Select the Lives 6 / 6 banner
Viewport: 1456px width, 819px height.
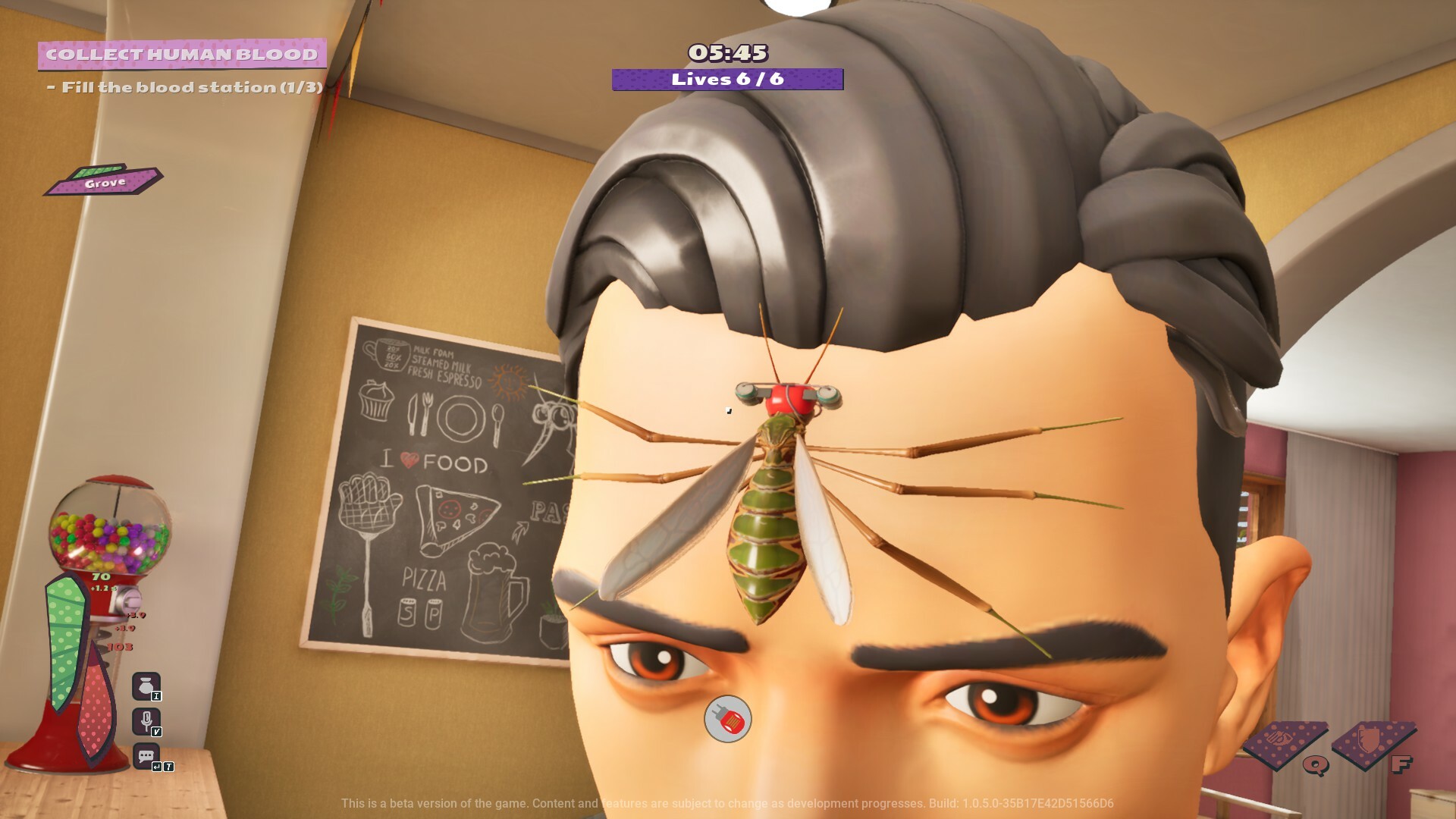727,78
